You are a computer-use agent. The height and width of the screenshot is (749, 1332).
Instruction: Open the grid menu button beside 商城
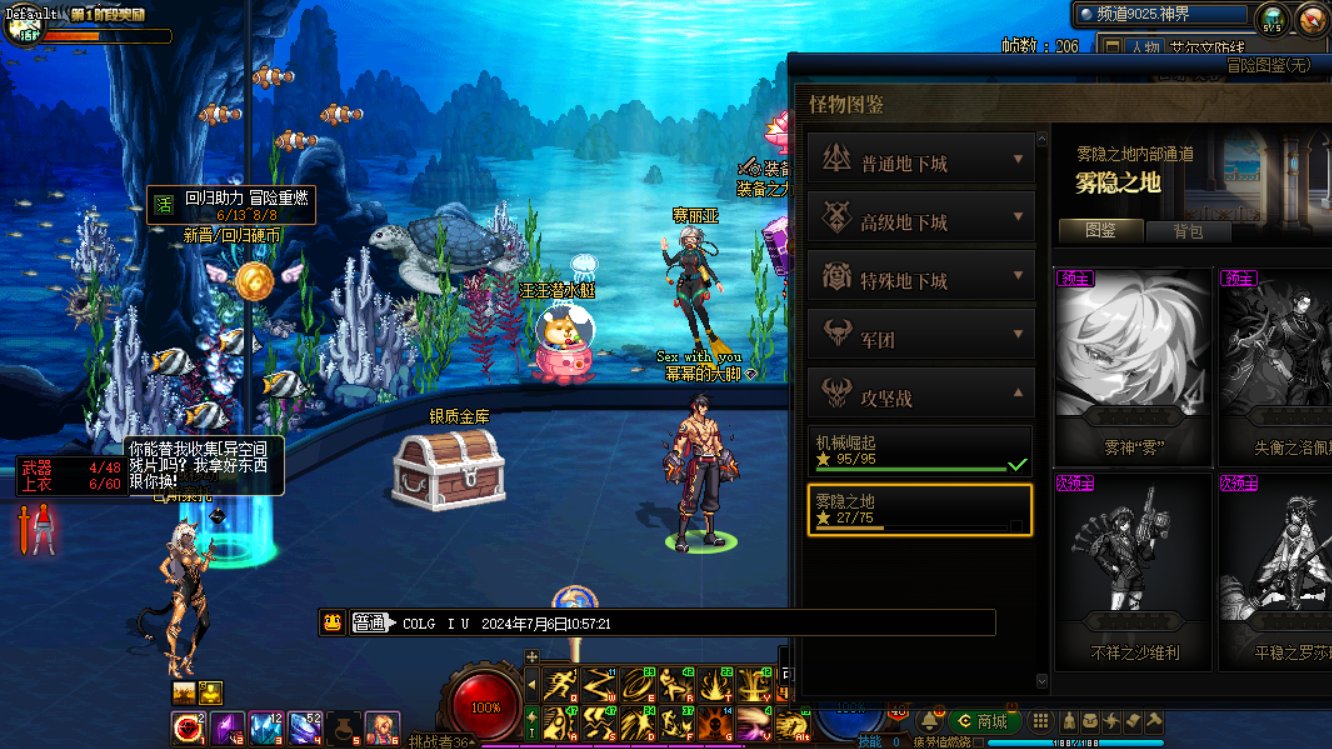click(1041, 721)
